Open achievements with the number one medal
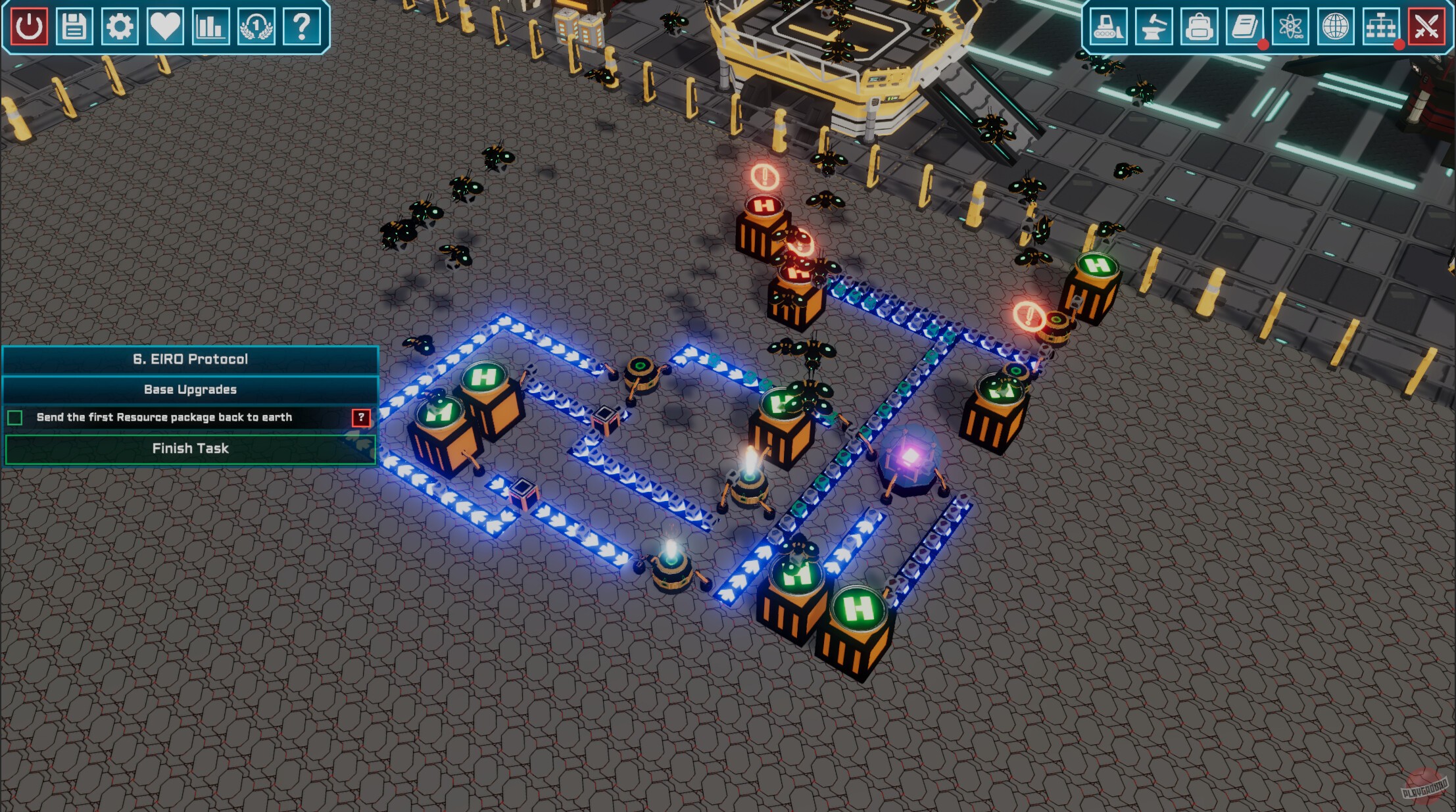1456x812 pixels. pos(255,28)
